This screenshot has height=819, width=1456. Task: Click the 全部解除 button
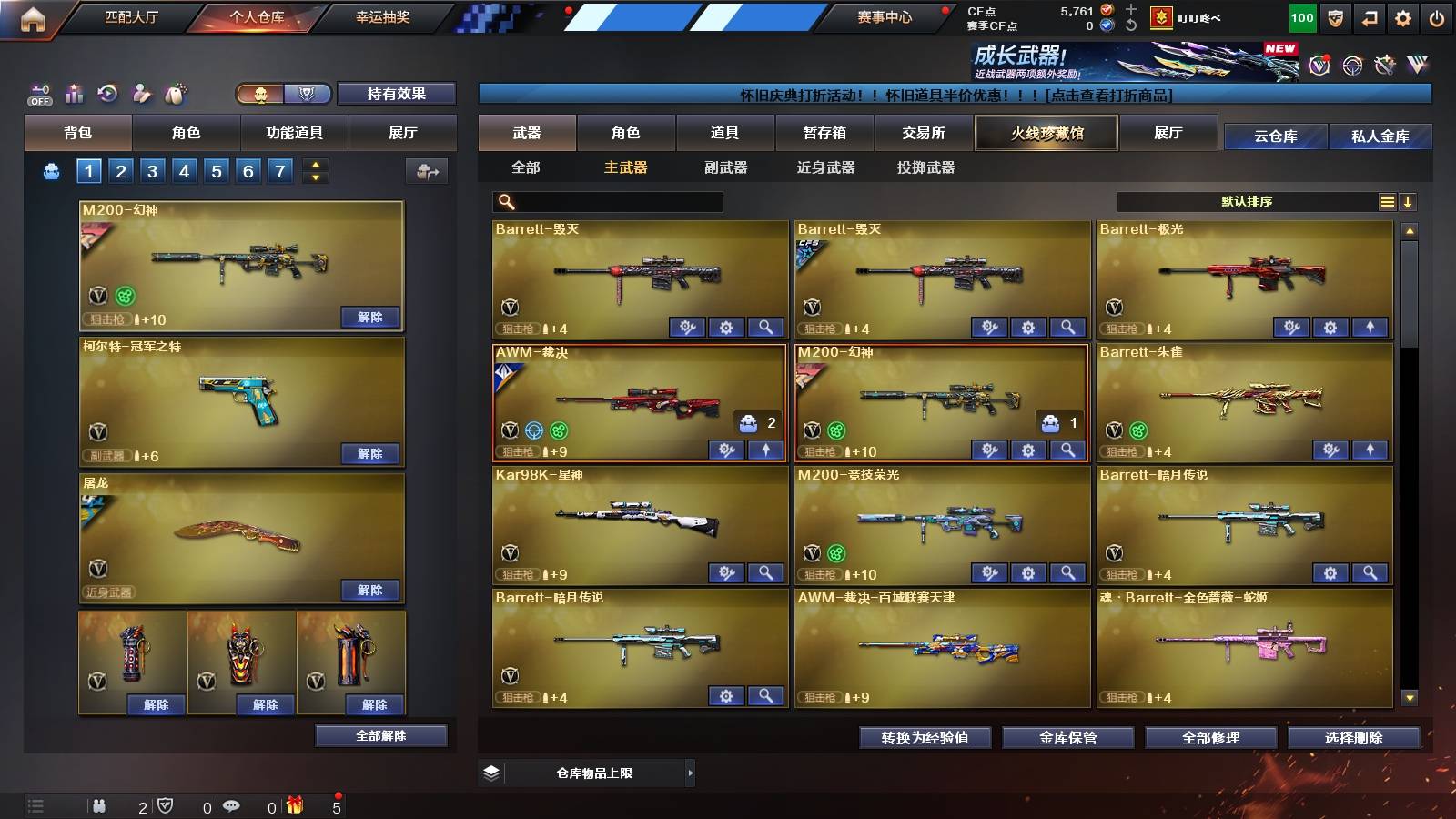pyautogui.click(x=382, y=735)
